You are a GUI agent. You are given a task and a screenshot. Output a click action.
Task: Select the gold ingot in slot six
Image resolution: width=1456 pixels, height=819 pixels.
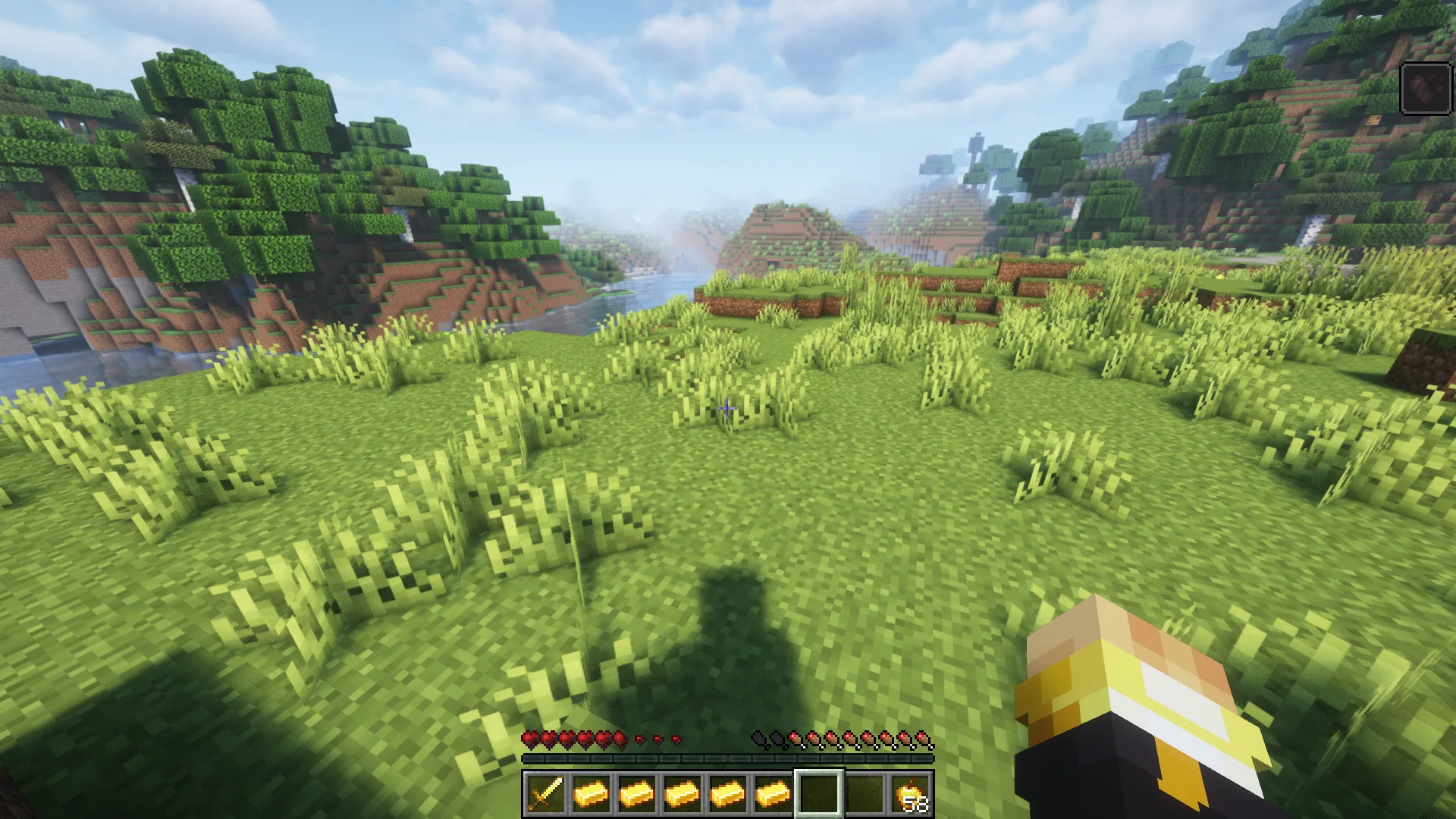click(773, 795)
